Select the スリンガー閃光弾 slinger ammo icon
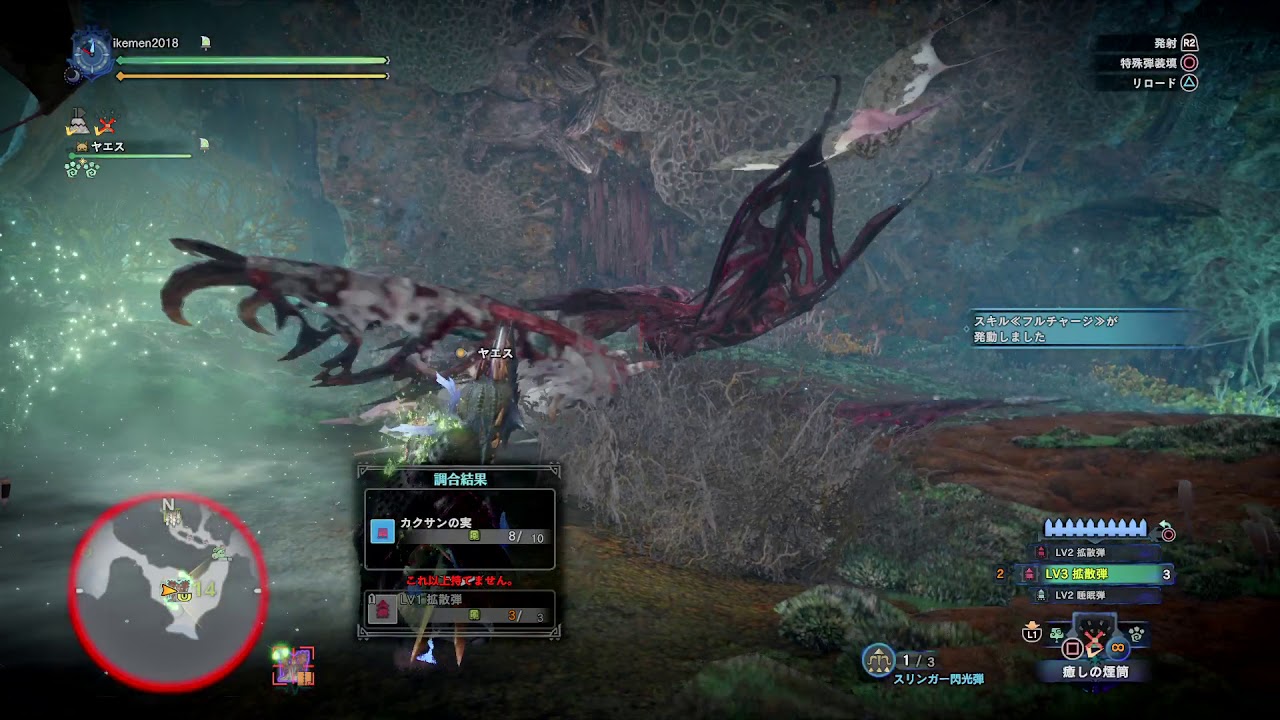This screenshot has height=720, width=1280. [878, 660]
